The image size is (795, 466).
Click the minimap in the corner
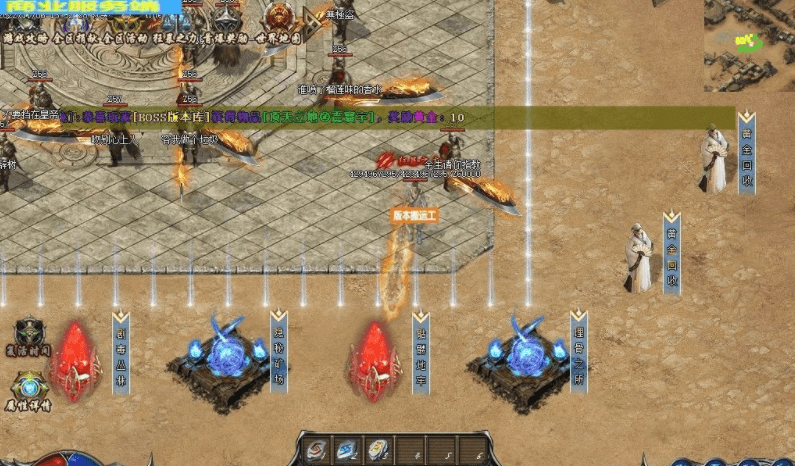pos(749,44)
